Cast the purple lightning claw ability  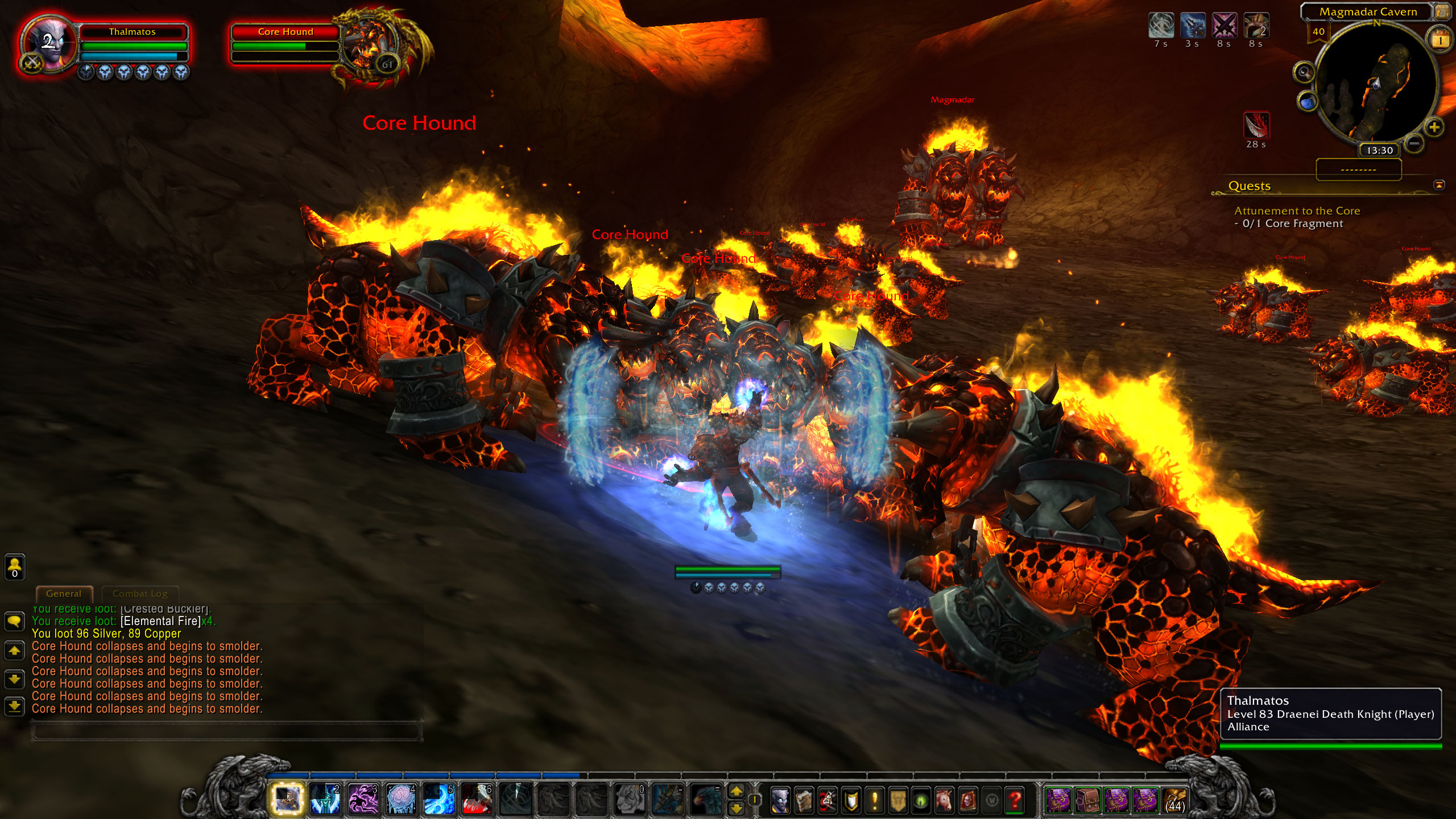click(363, 799)
